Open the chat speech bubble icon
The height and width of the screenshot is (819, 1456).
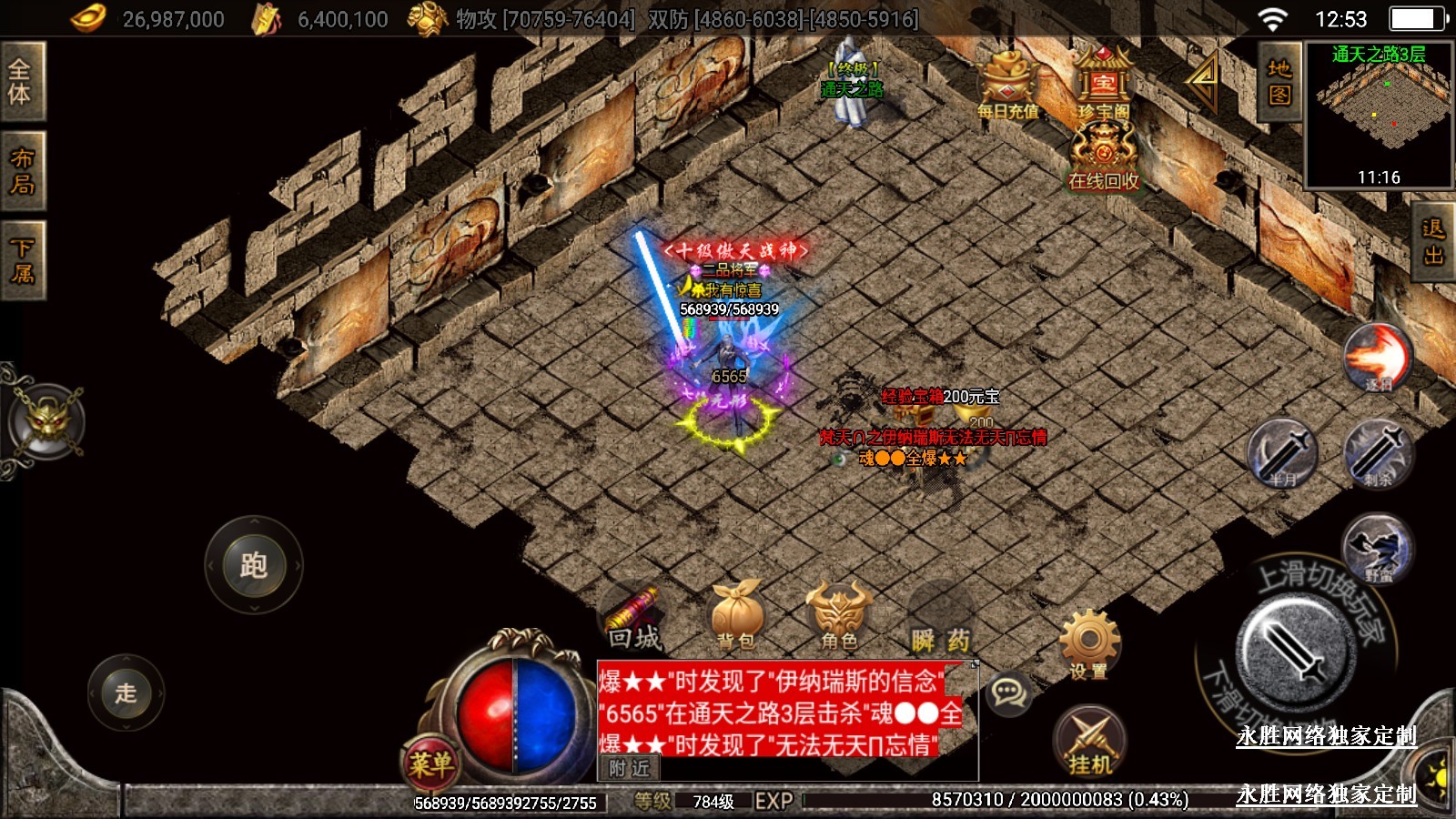pyautogui.click(x=1008, y=693)
